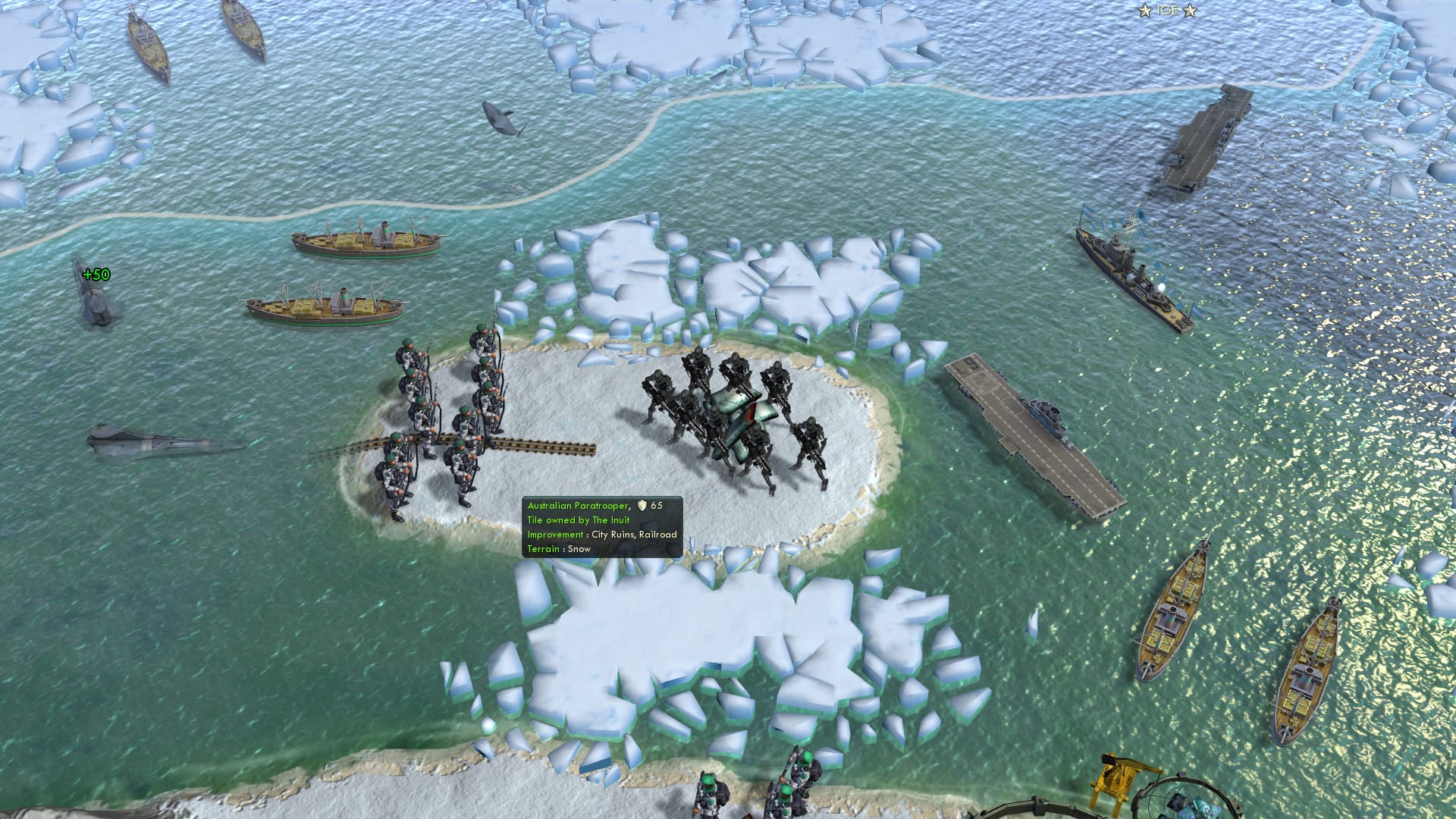Click the Australian Paratrooper tooltip name

tap(579, 505)
